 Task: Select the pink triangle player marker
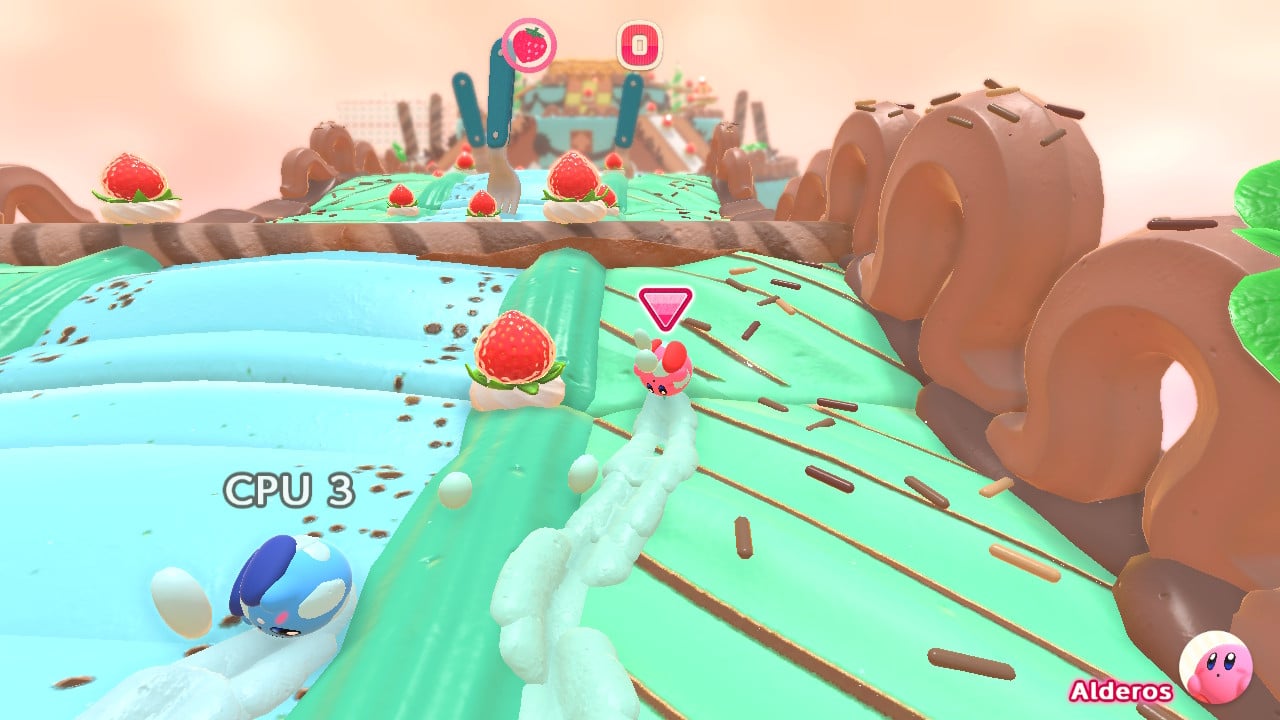(x=666, y=308)
